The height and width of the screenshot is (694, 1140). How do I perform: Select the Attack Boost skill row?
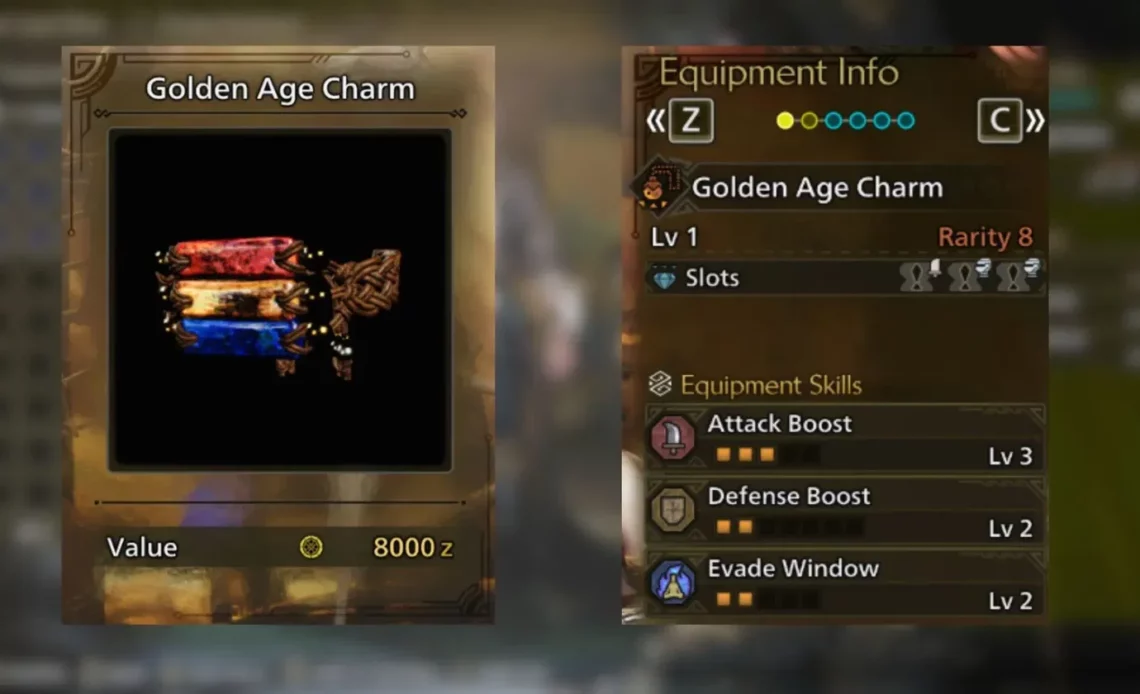coord(845,439)
